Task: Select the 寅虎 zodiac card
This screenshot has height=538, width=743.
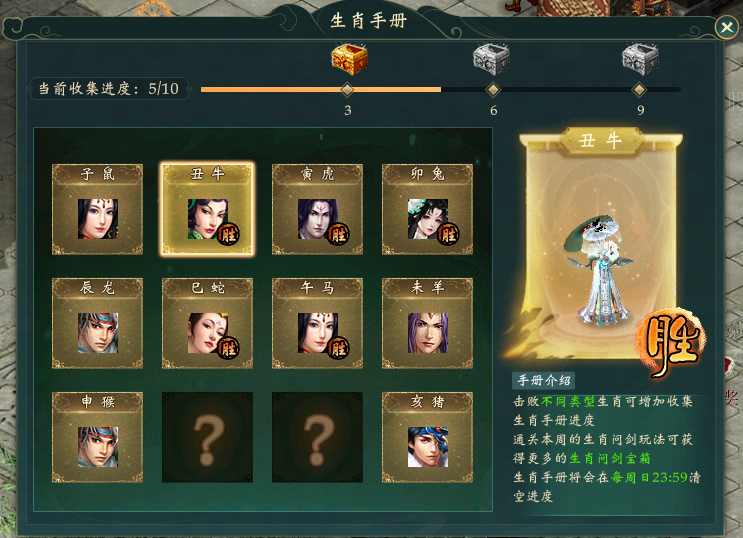Action: pos(318,210)
